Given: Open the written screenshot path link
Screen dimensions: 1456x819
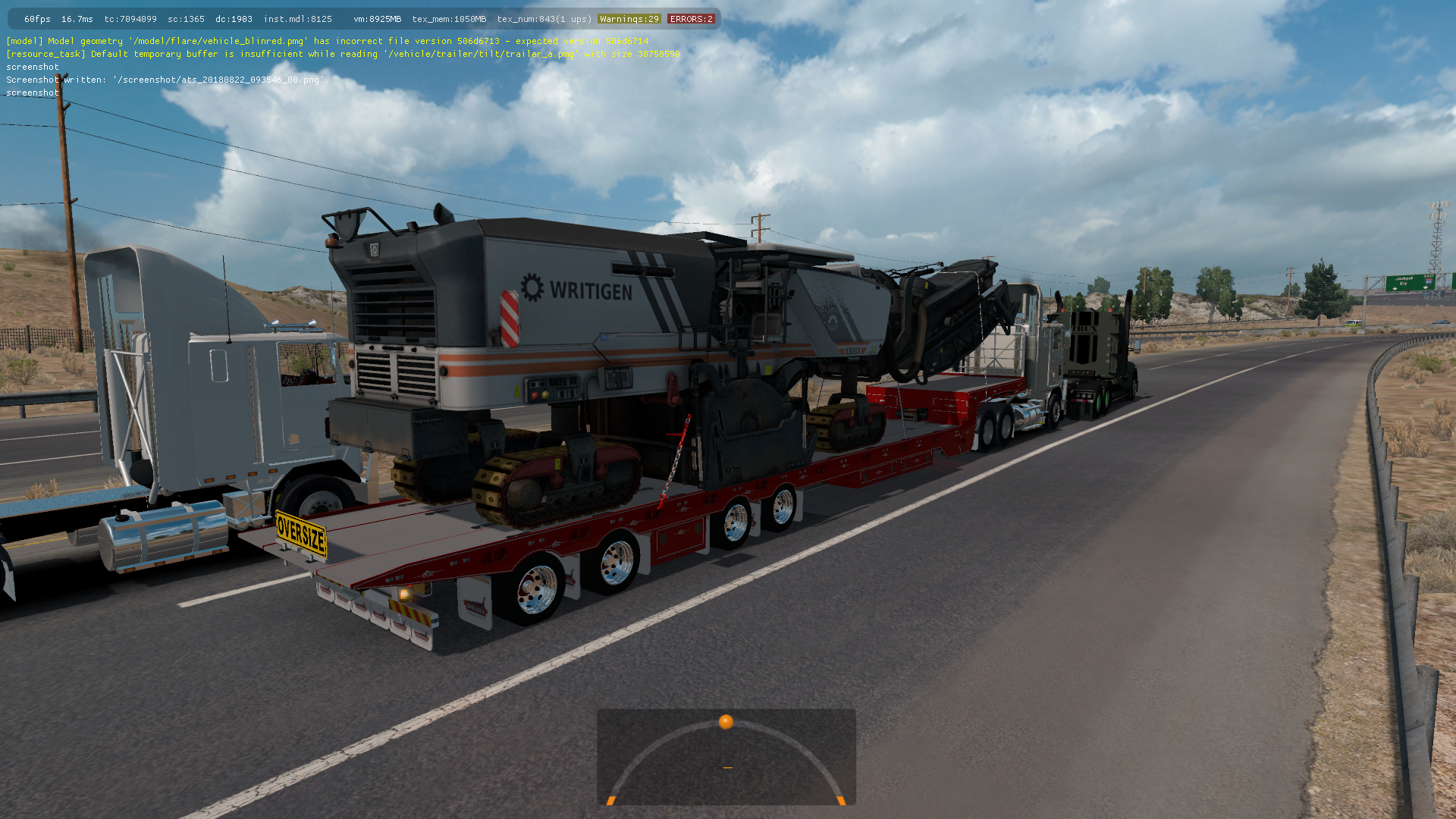Looking at the screenshot, I should (220, 80).
